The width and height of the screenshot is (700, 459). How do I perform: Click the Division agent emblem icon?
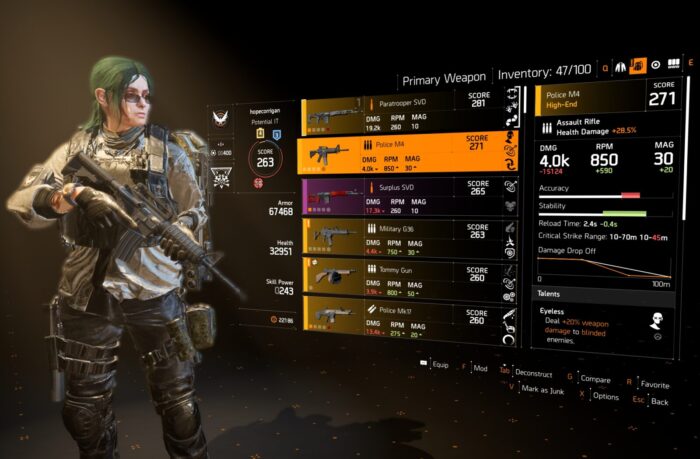220,119
